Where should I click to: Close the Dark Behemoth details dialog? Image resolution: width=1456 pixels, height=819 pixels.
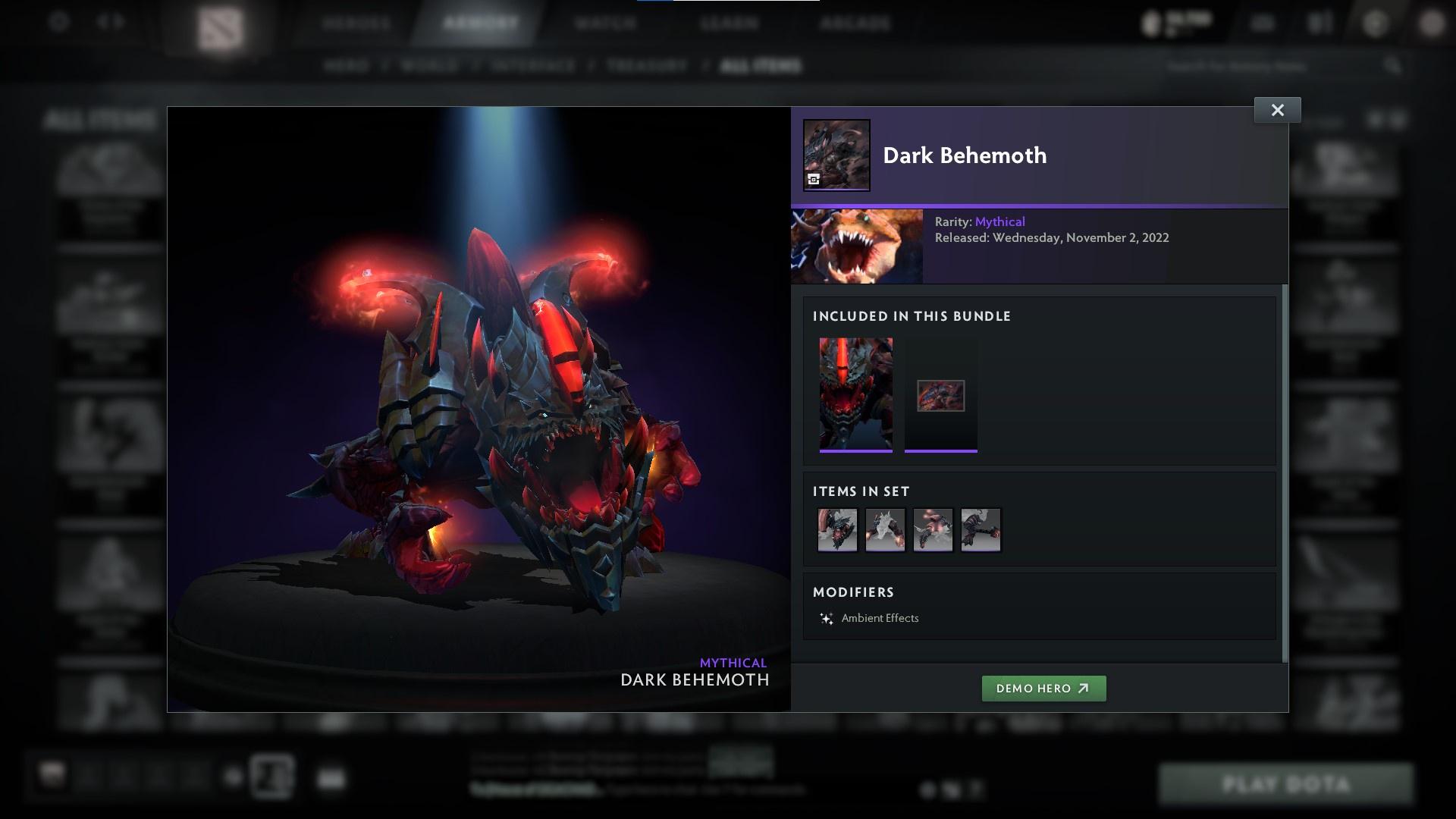pyautogui.click(x=1278, y=109)
